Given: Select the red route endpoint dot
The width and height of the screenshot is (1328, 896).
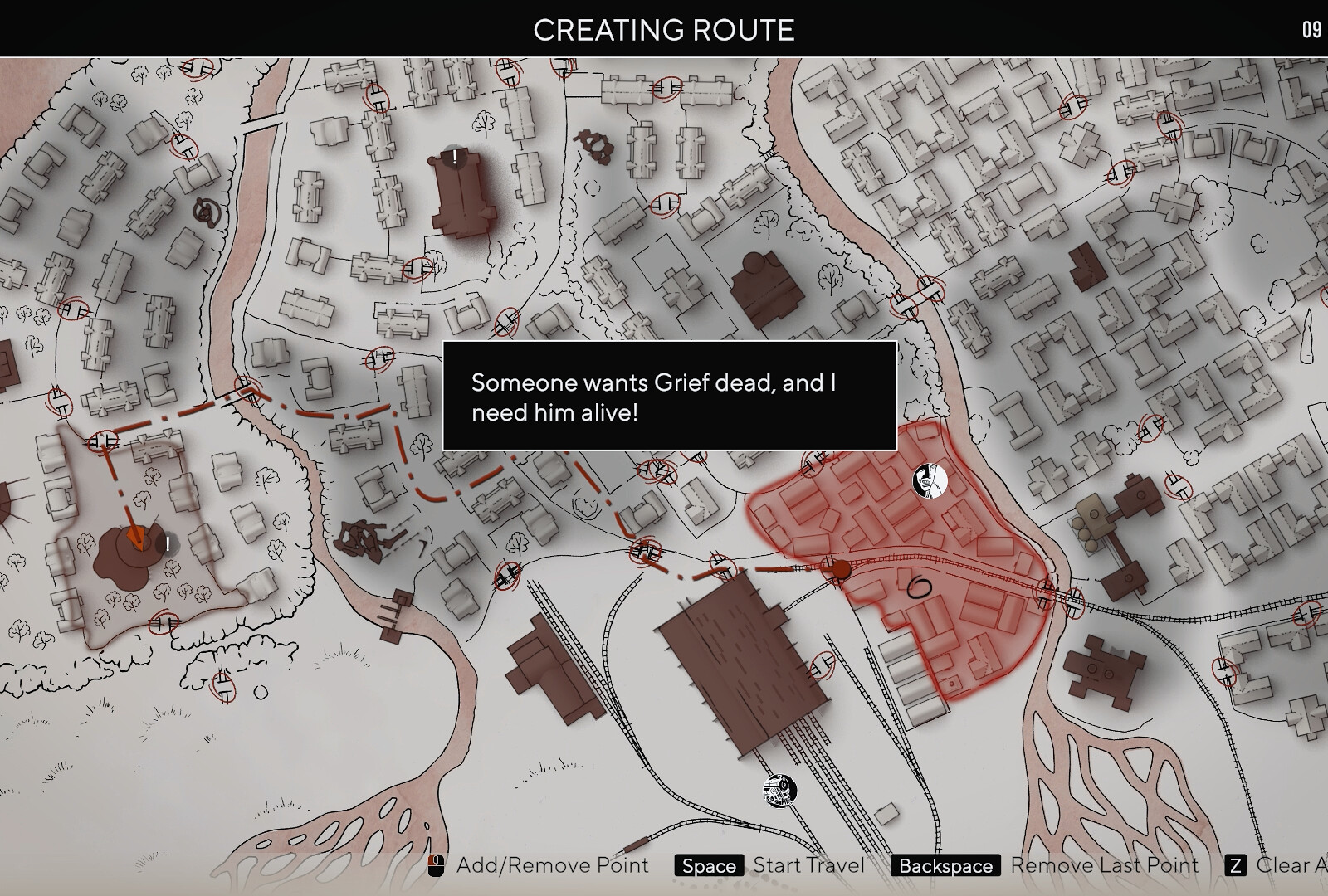Looking at the screenshot, I should (x=841, y=569).
